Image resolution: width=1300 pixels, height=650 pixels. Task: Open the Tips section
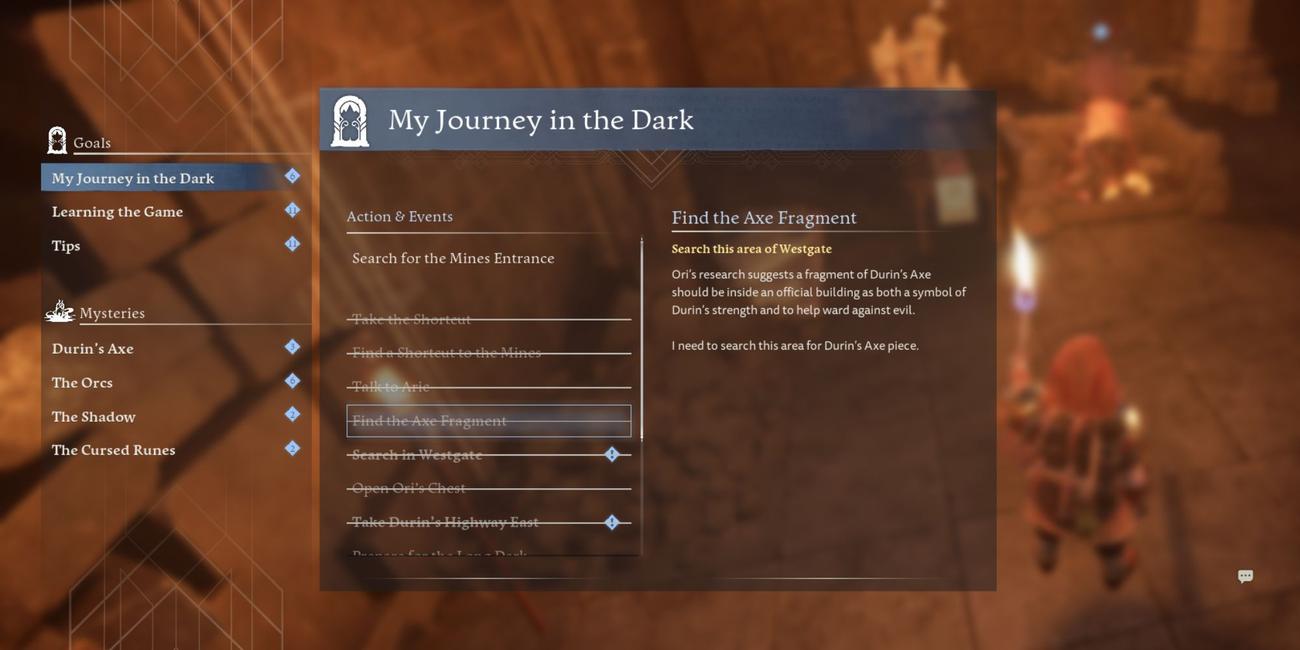66,246
